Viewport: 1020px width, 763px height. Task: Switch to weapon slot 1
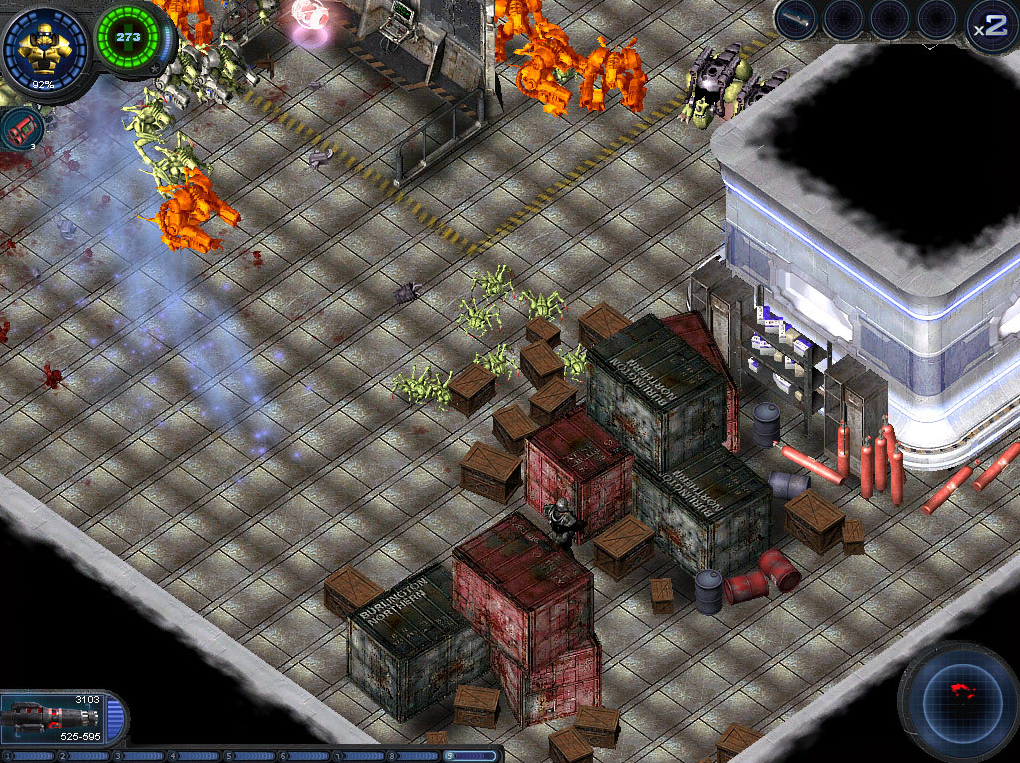[30, 756]
